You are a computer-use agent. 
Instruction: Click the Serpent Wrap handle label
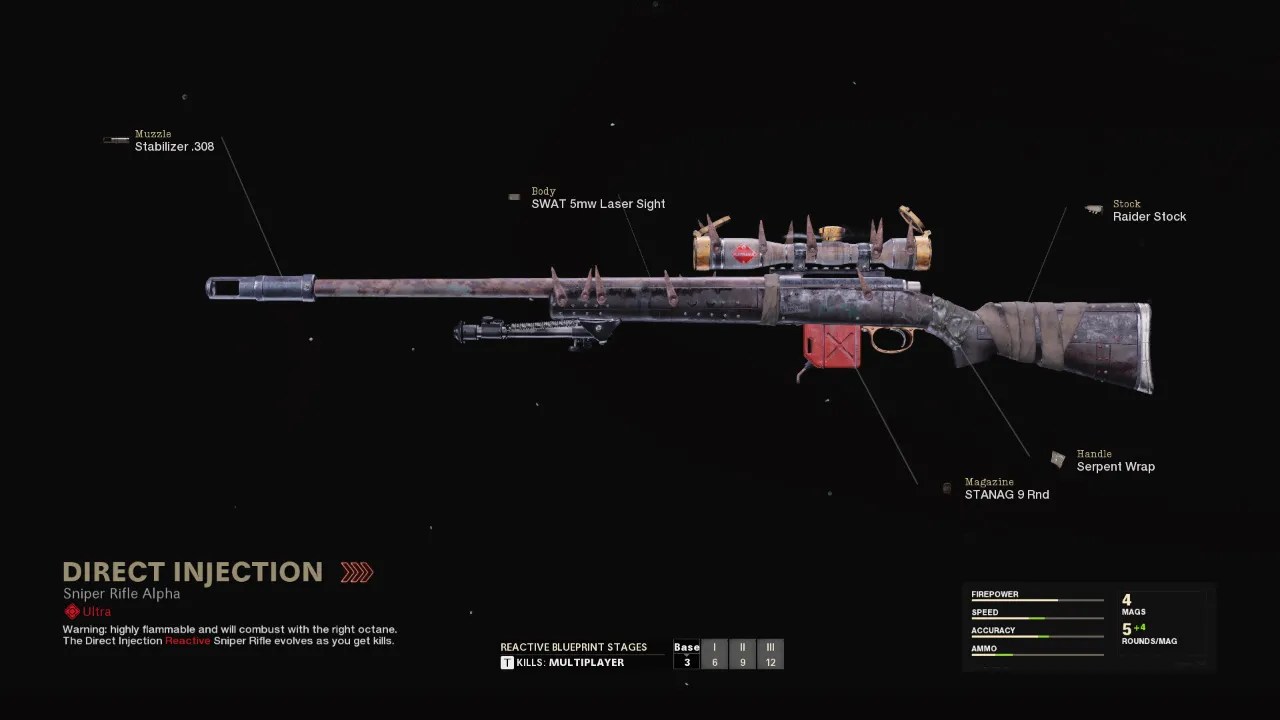1115,466
